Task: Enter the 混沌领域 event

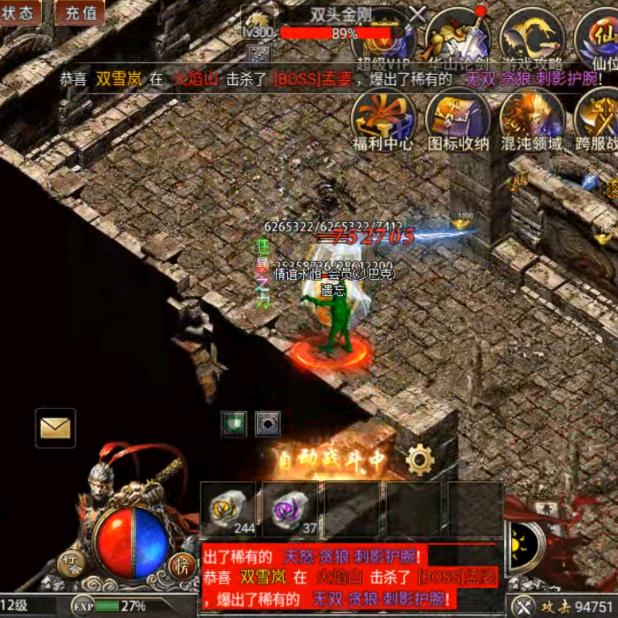Action: click(531, 118)
